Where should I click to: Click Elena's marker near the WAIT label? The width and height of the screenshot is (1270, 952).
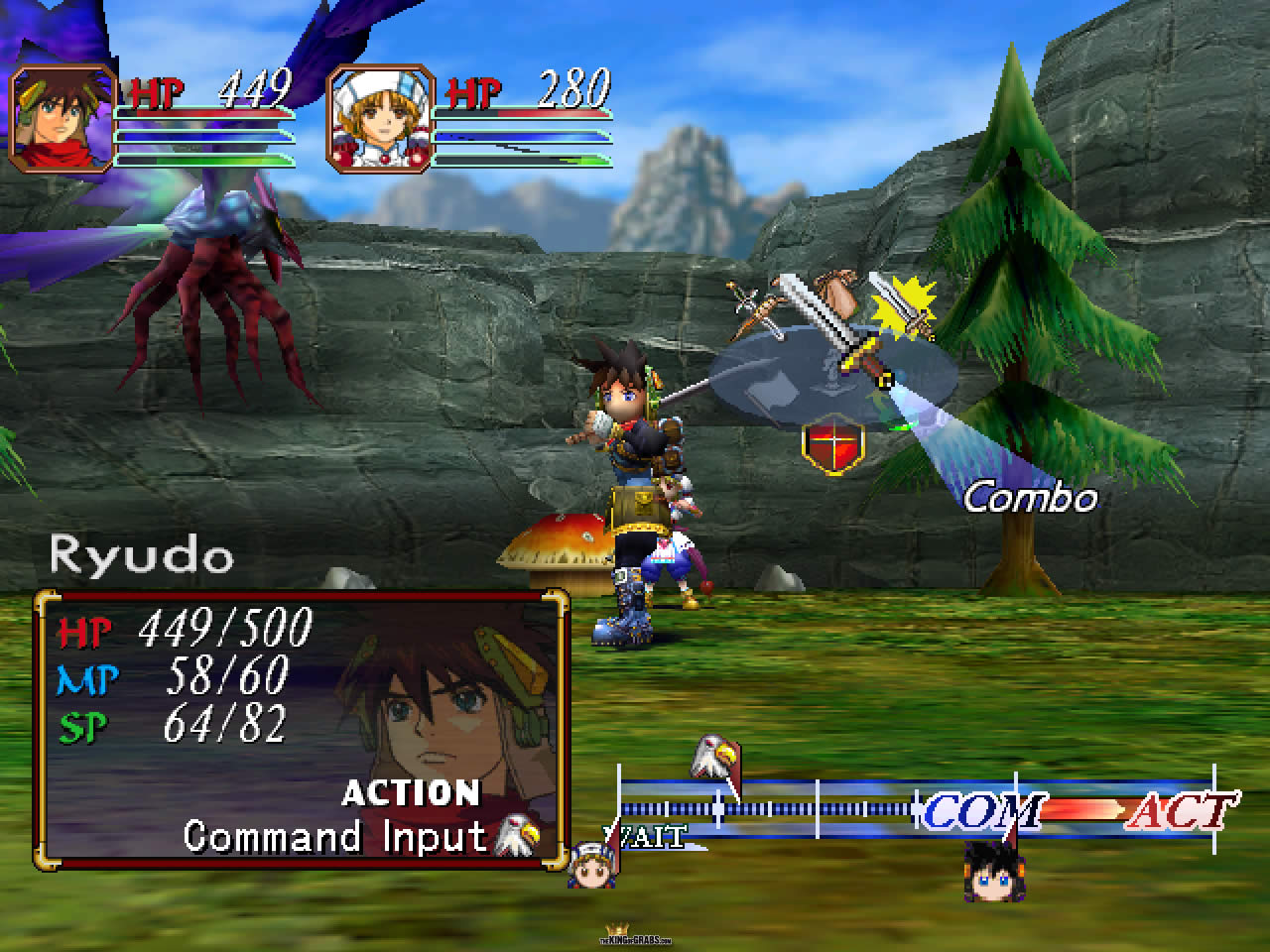point(589,865)
